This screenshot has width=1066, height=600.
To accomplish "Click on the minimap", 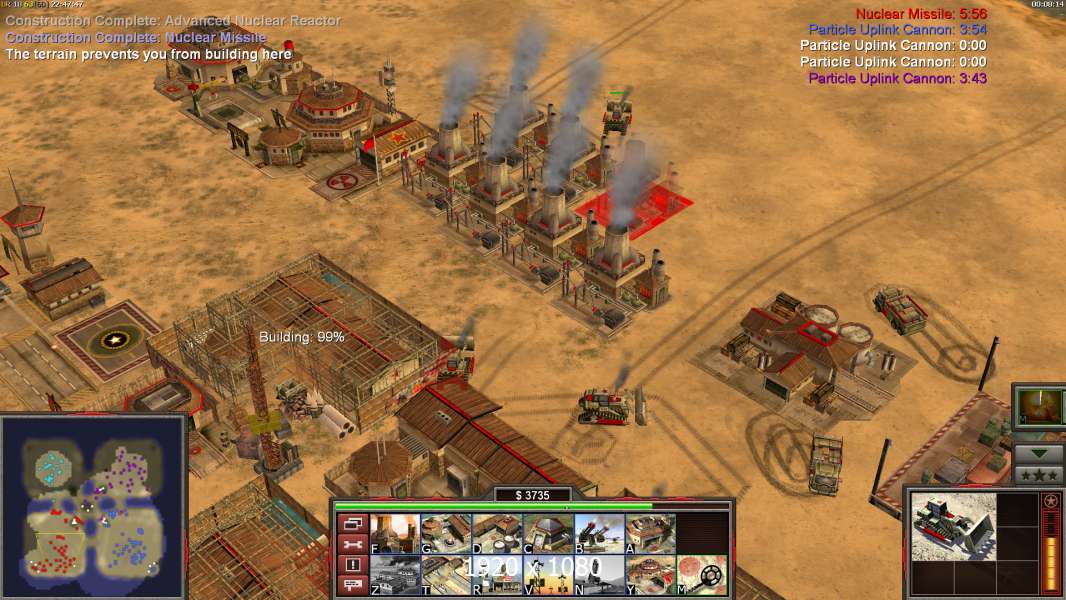I will (x=93, y=506).
